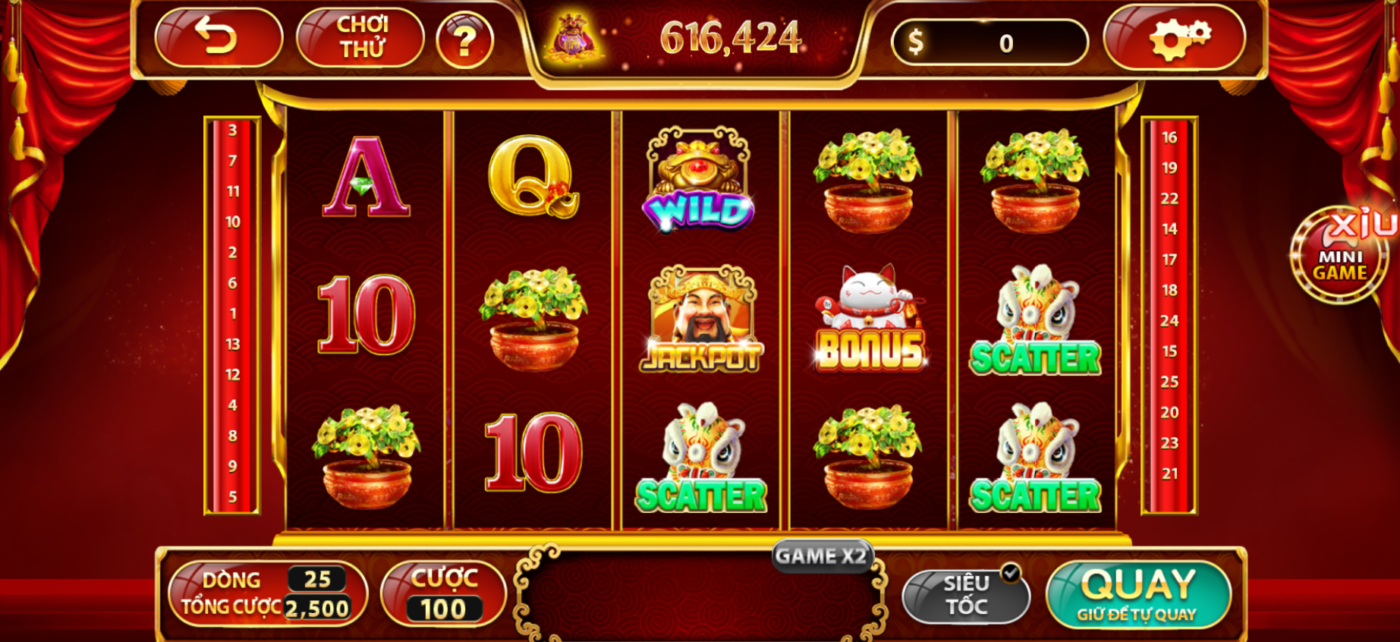Toggle Siêu Tốc turbo mode

click(966, 594)
